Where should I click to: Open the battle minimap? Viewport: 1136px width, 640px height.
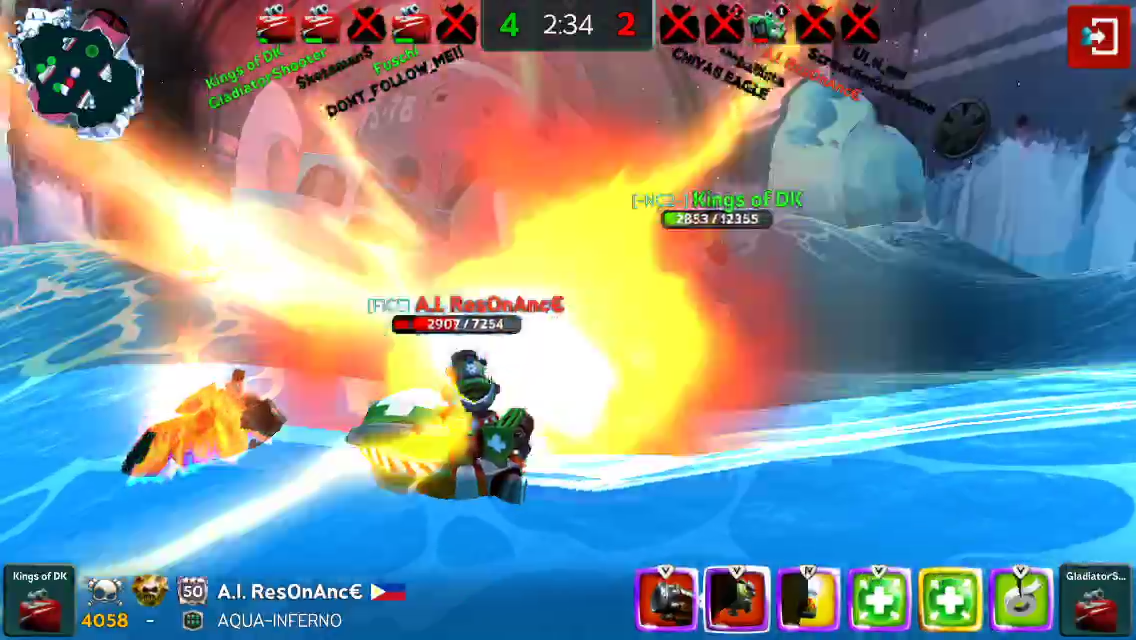77,72
